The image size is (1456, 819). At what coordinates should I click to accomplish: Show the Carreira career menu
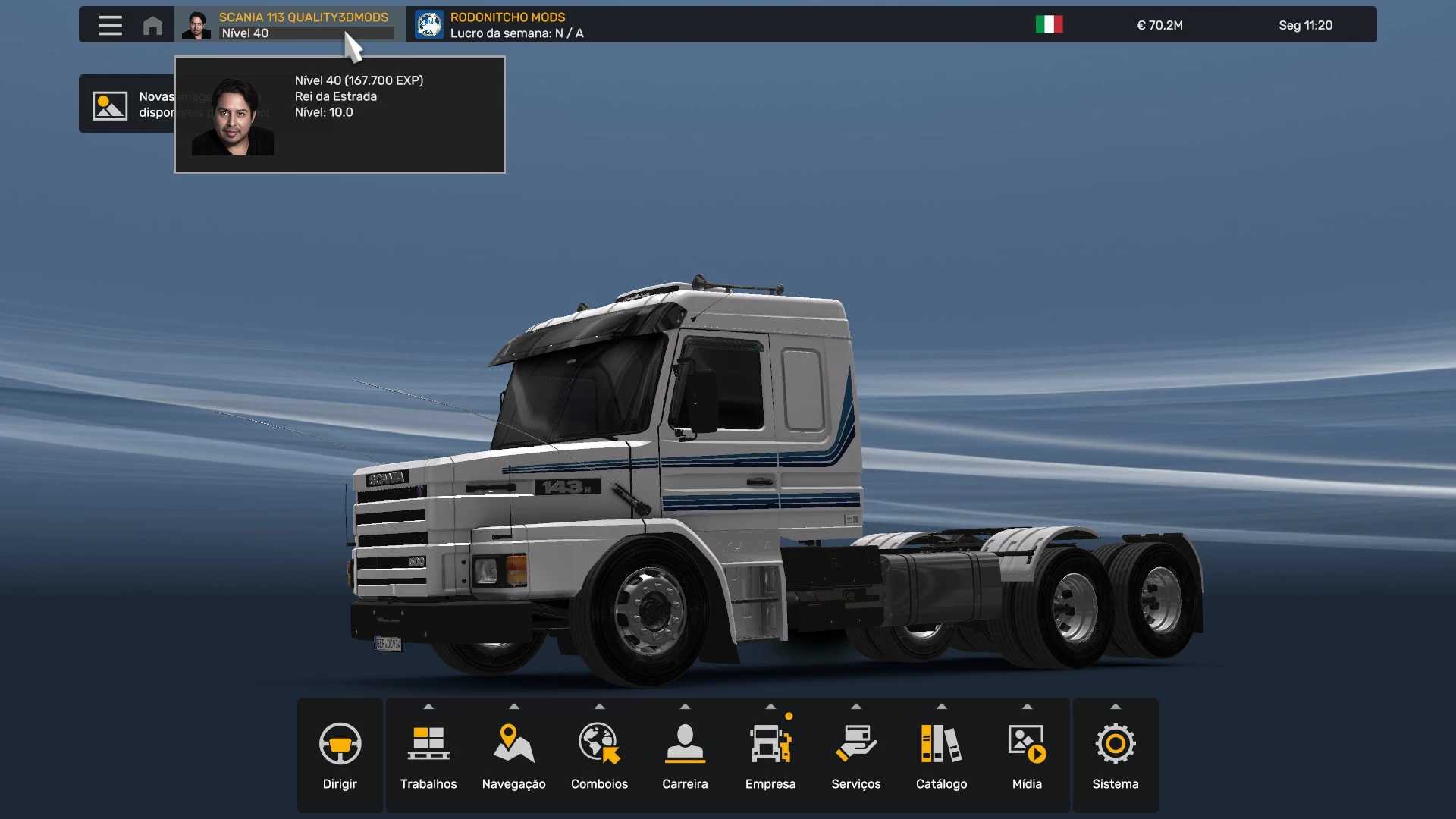[x=685, y=755]
